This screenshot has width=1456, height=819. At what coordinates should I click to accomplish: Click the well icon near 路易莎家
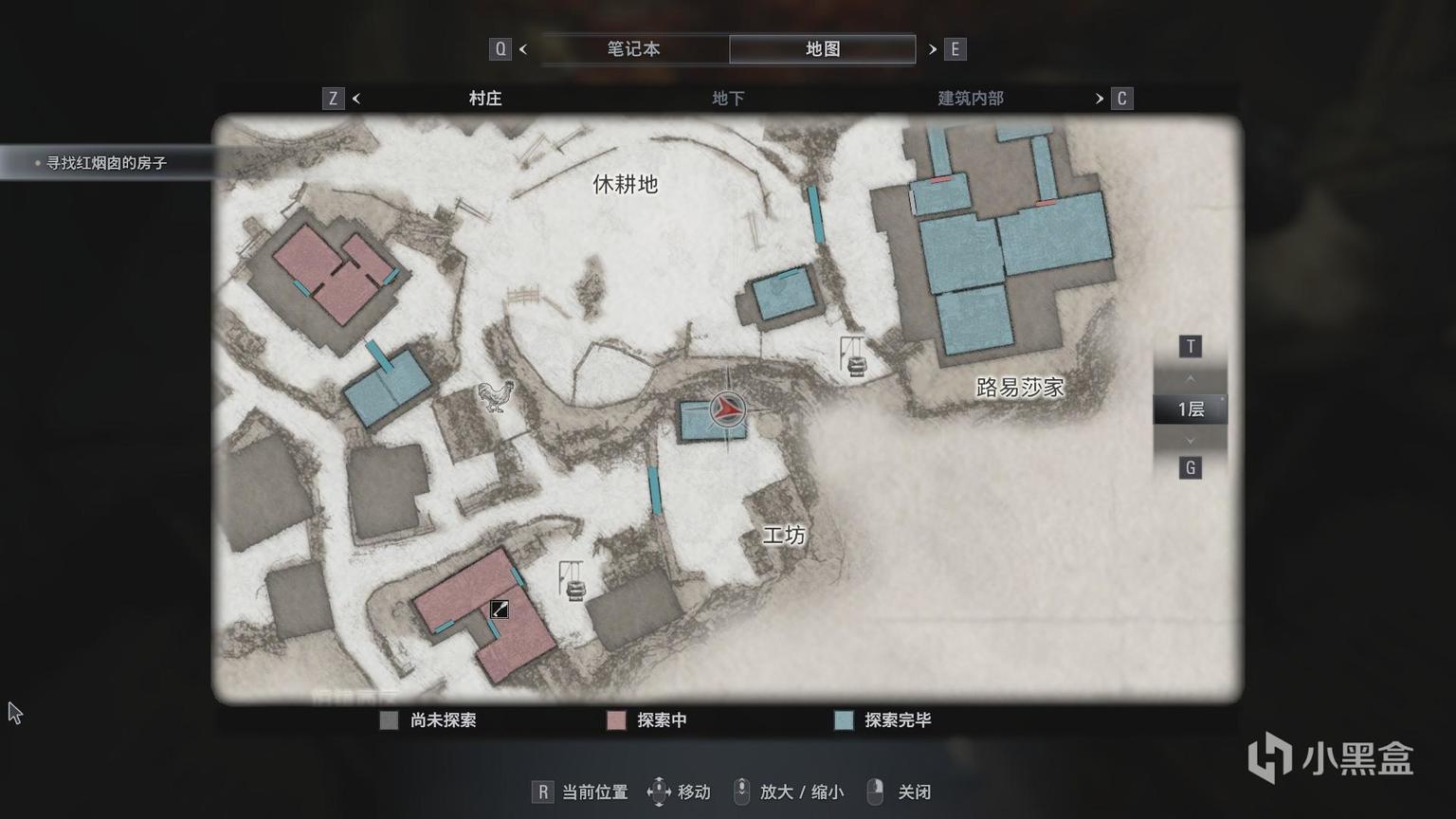coord(854,358)
